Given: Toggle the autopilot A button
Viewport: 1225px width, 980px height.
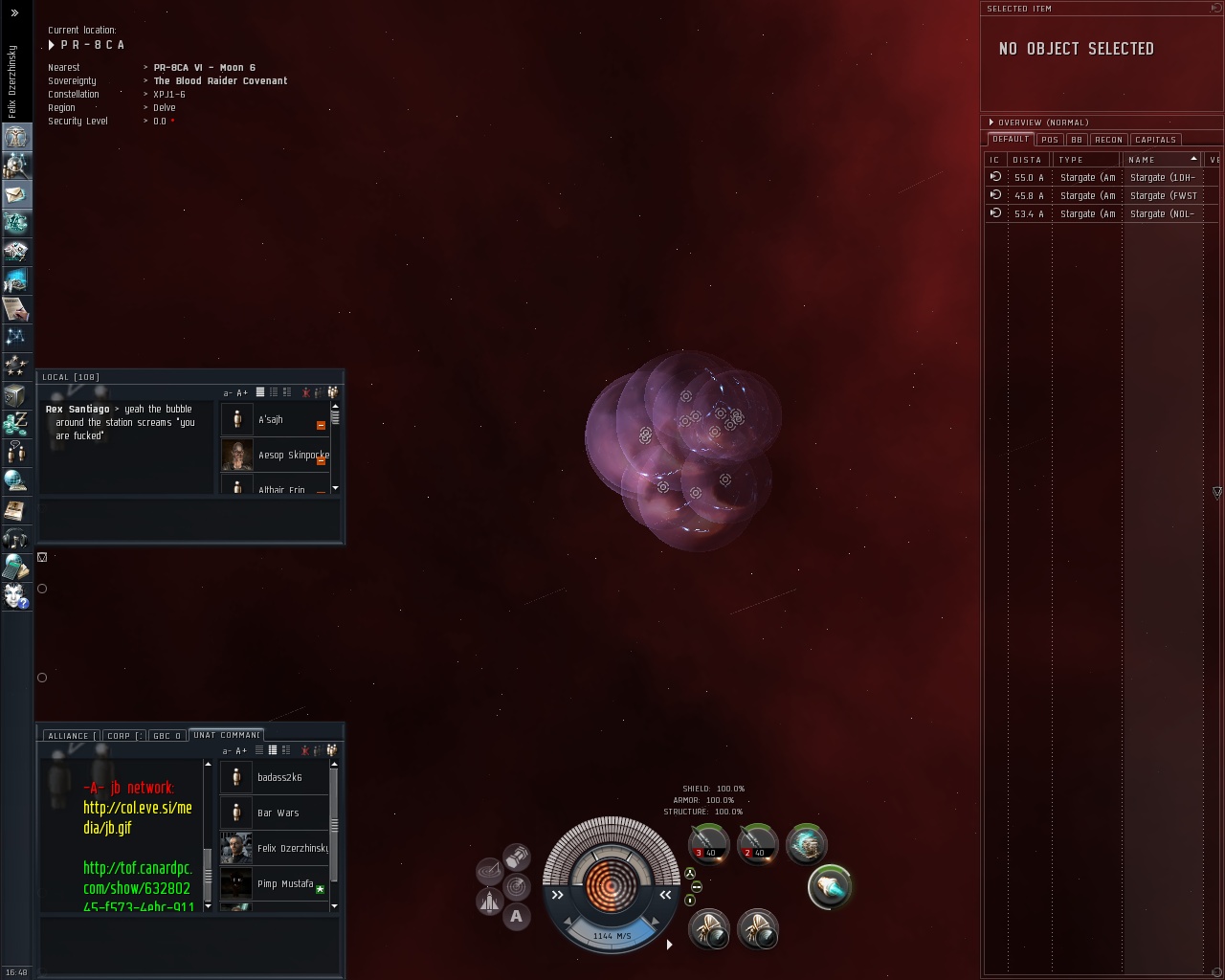Looking at the screenshot, I should tap(517, 917).
